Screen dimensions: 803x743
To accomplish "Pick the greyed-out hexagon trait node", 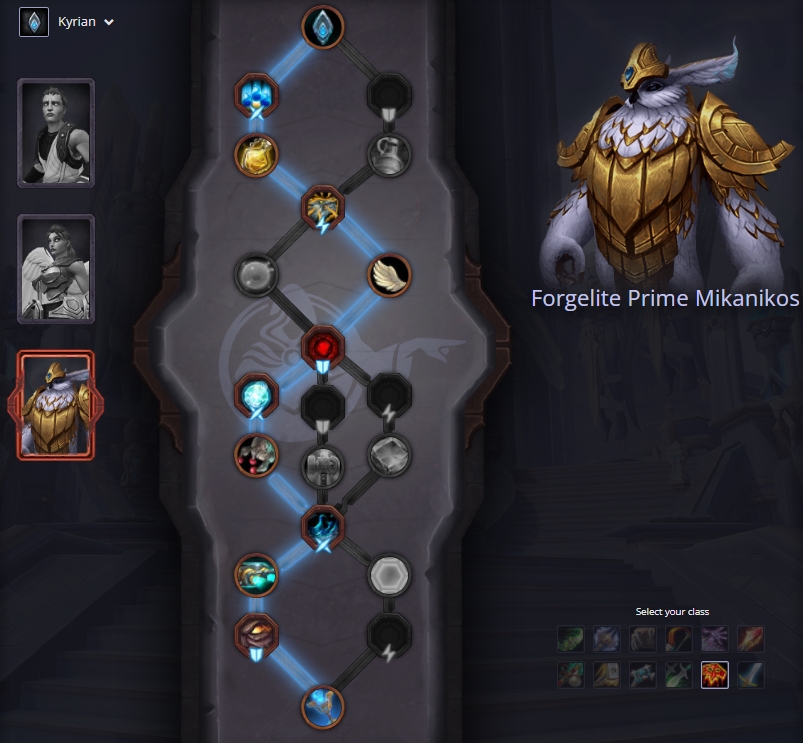I will (389, 575).
